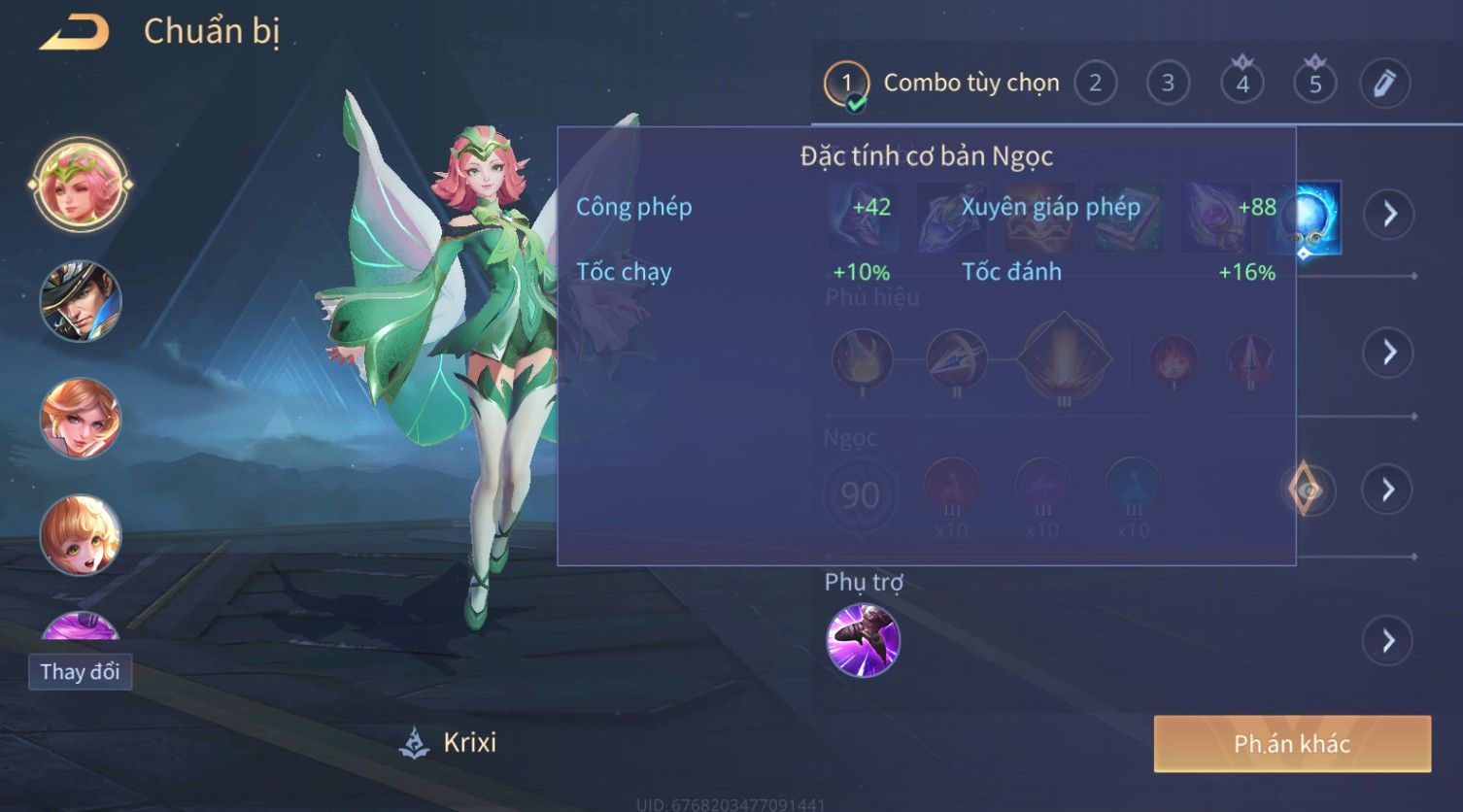Go back using the return arrow

[x=74, y=33]
